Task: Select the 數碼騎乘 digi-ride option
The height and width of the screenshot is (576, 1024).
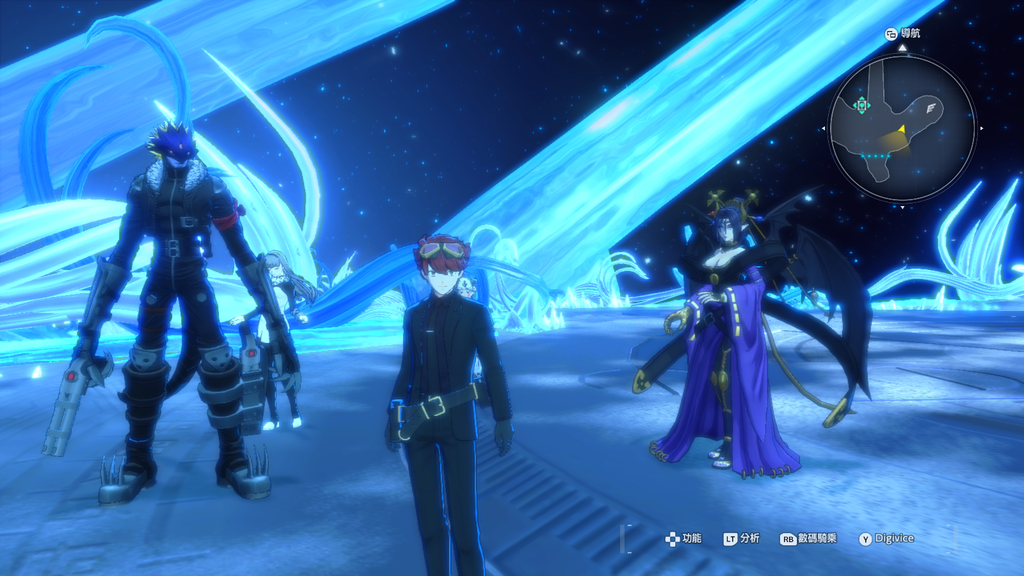Action: tap(809, 538)
